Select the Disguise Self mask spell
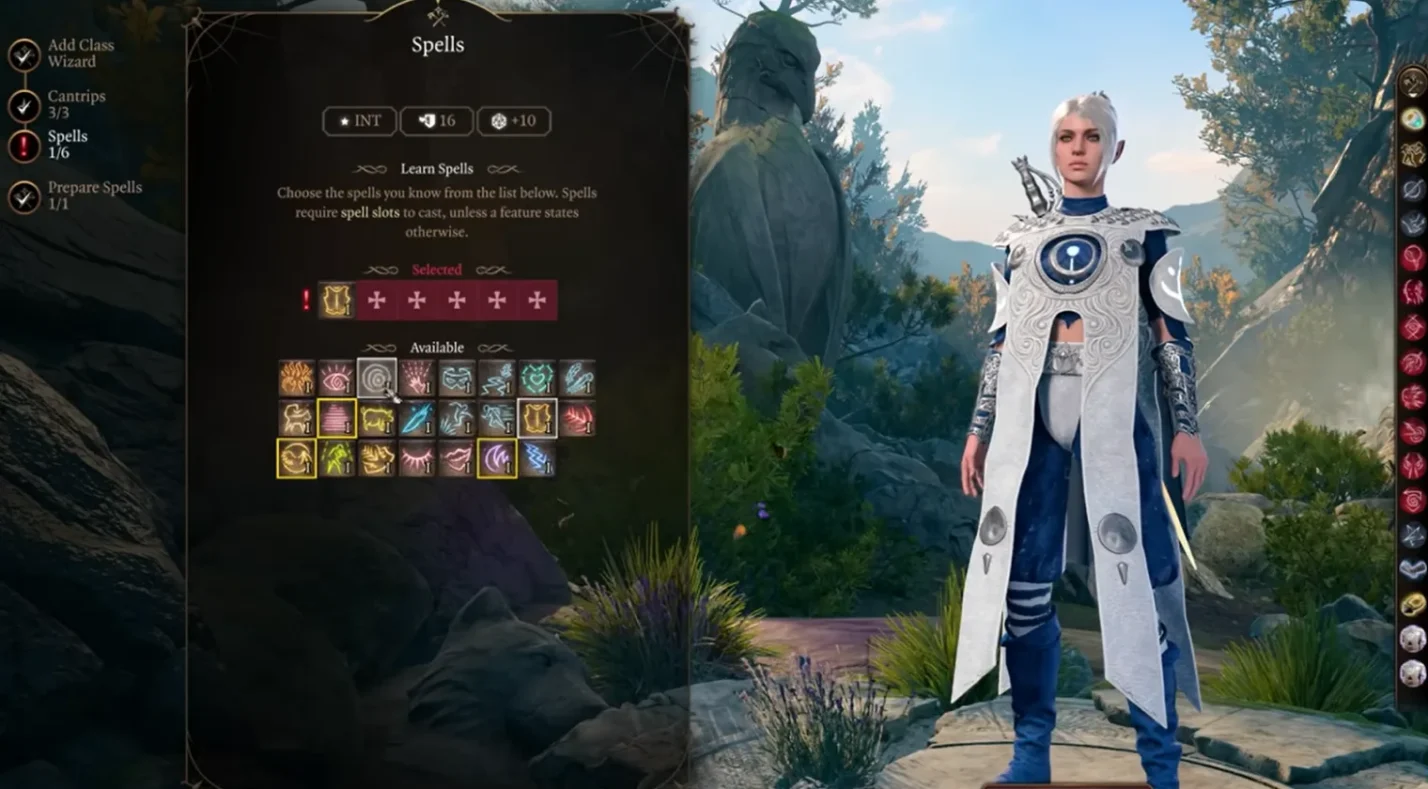1428x789 pixels. [x=457, y=379]
